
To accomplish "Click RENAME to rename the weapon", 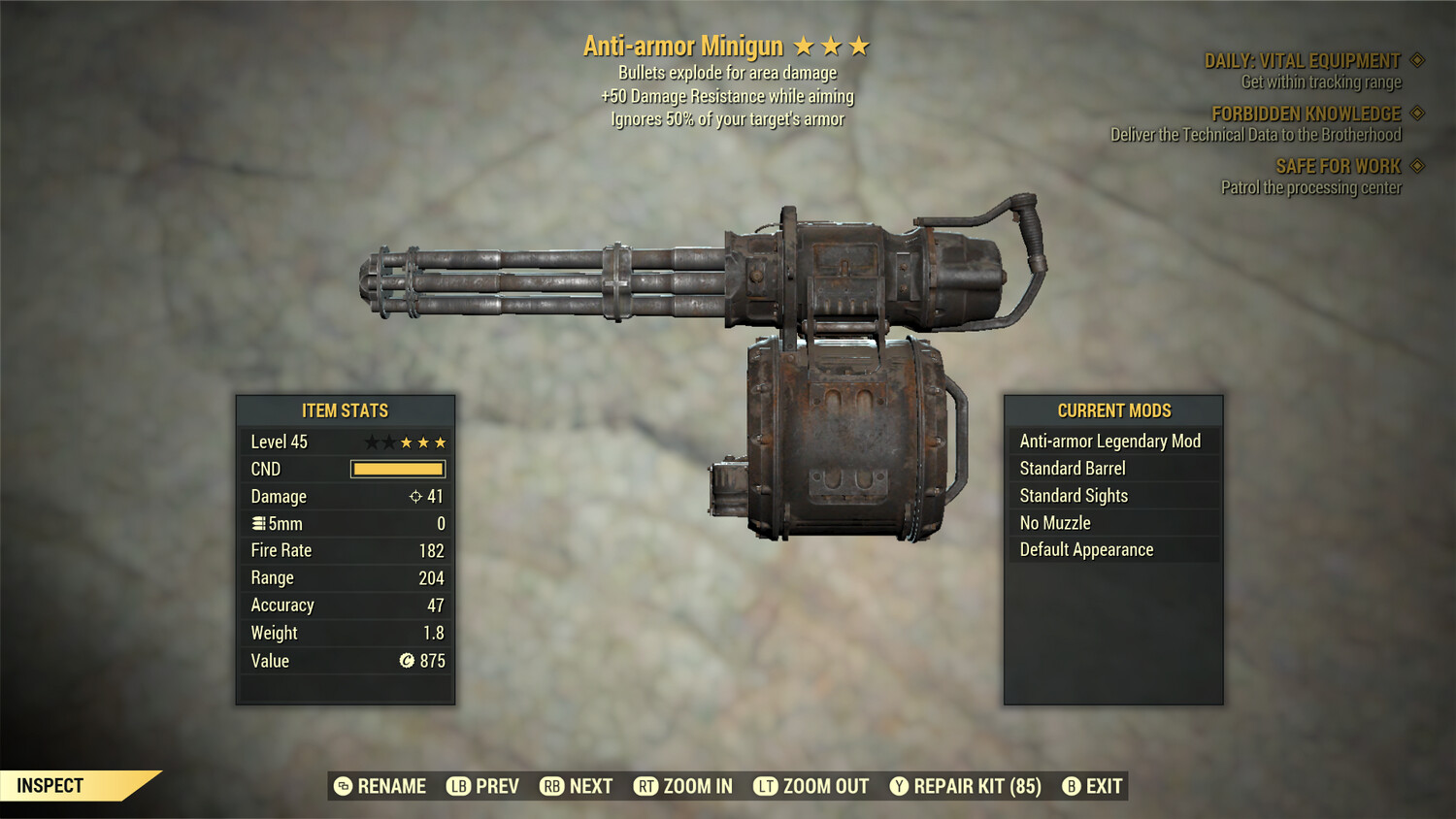I will point(392,786).
